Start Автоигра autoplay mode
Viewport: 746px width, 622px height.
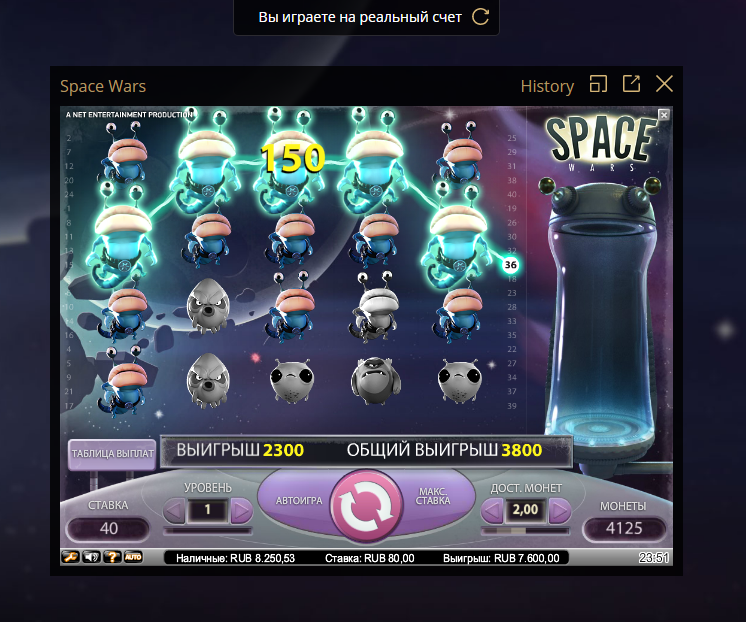click(297, 499)
